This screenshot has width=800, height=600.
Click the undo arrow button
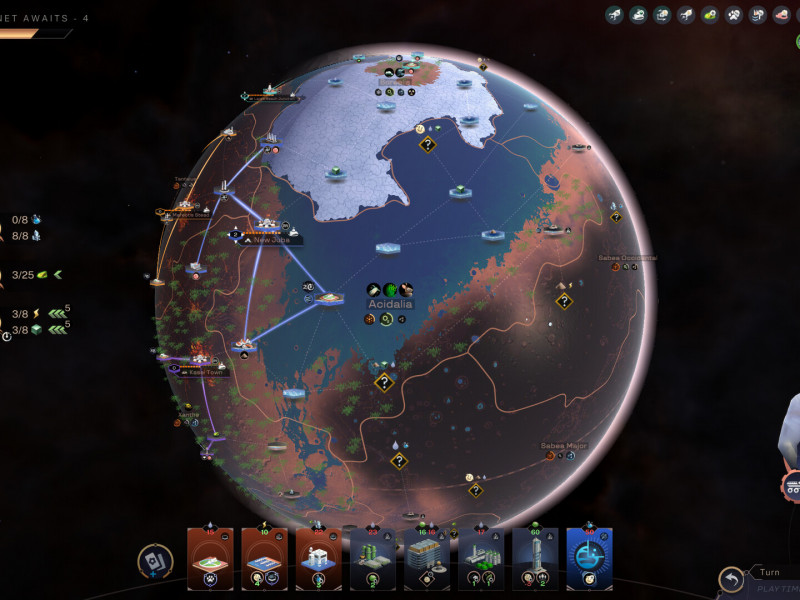click(x=731, y=579)
